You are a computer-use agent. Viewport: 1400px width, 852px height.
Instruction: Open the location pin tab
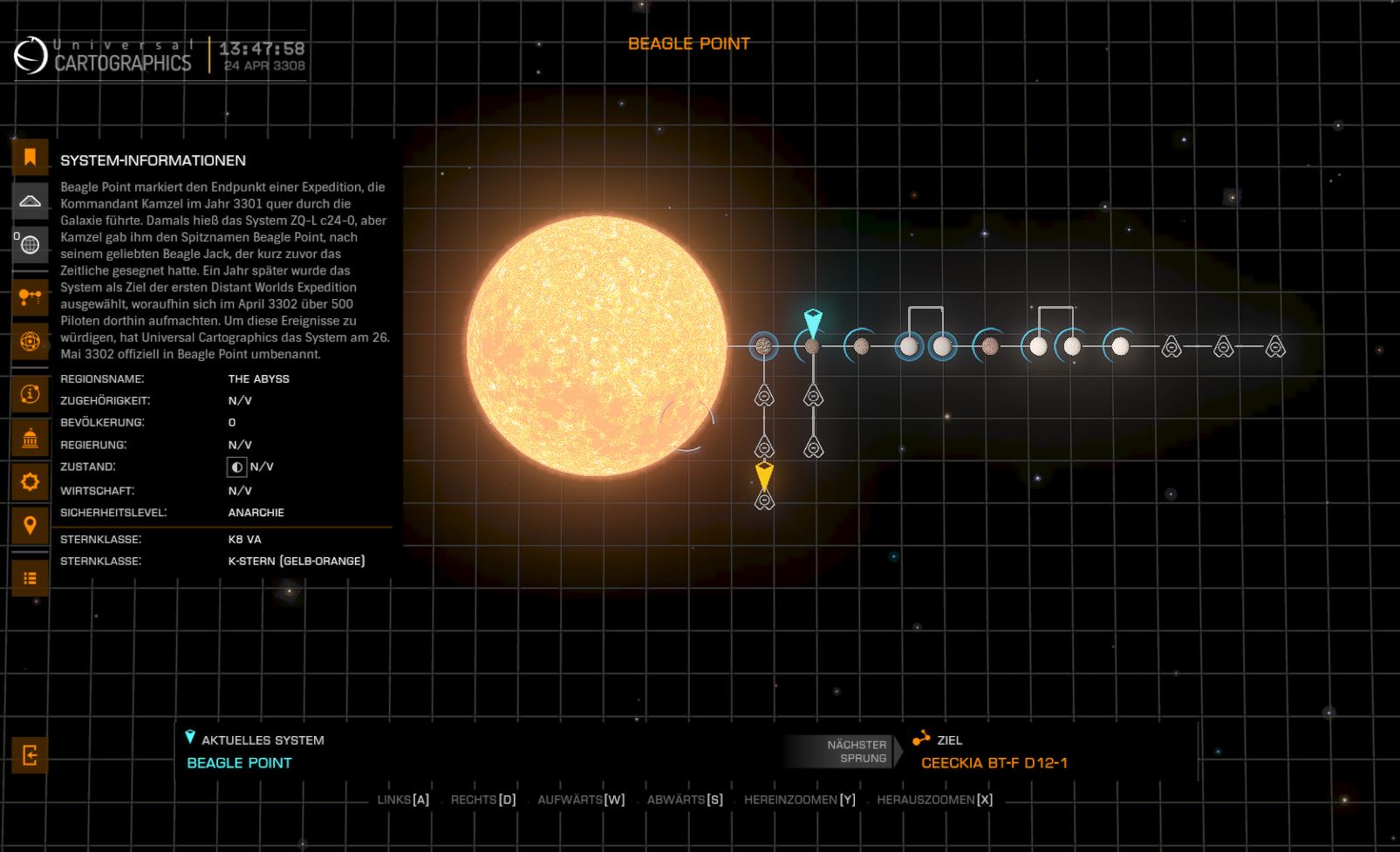pos(30,525)
